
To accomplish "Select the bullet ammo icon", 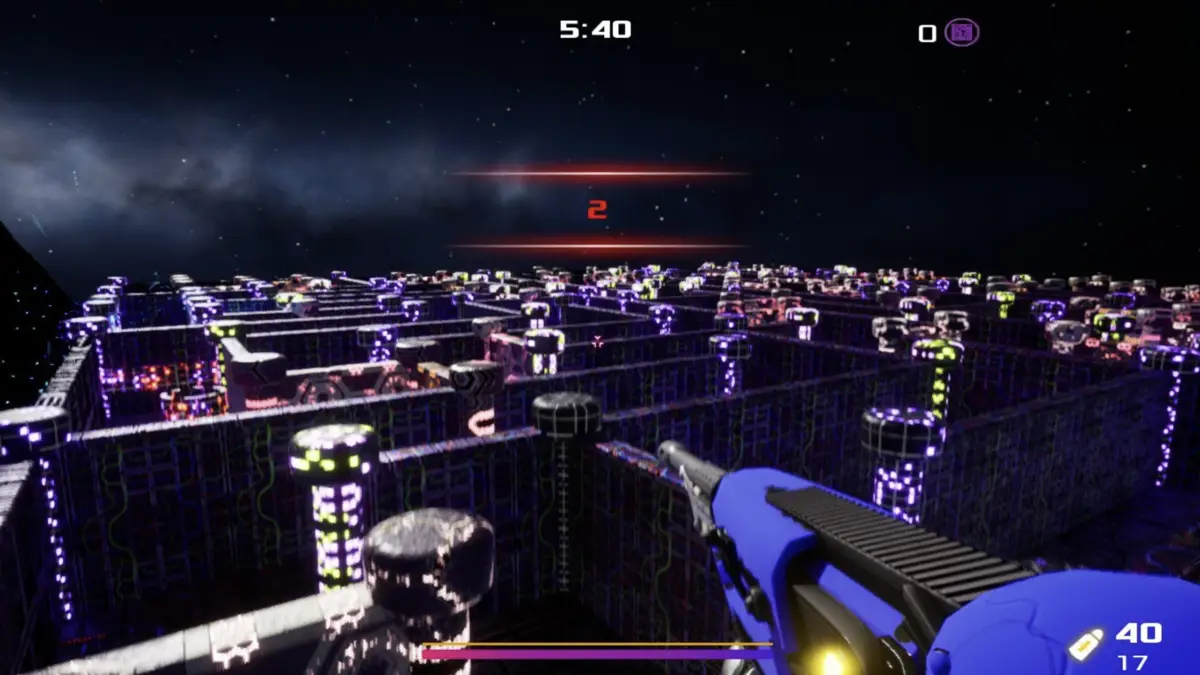I will pyautogui.click(x=1086, y=644).
